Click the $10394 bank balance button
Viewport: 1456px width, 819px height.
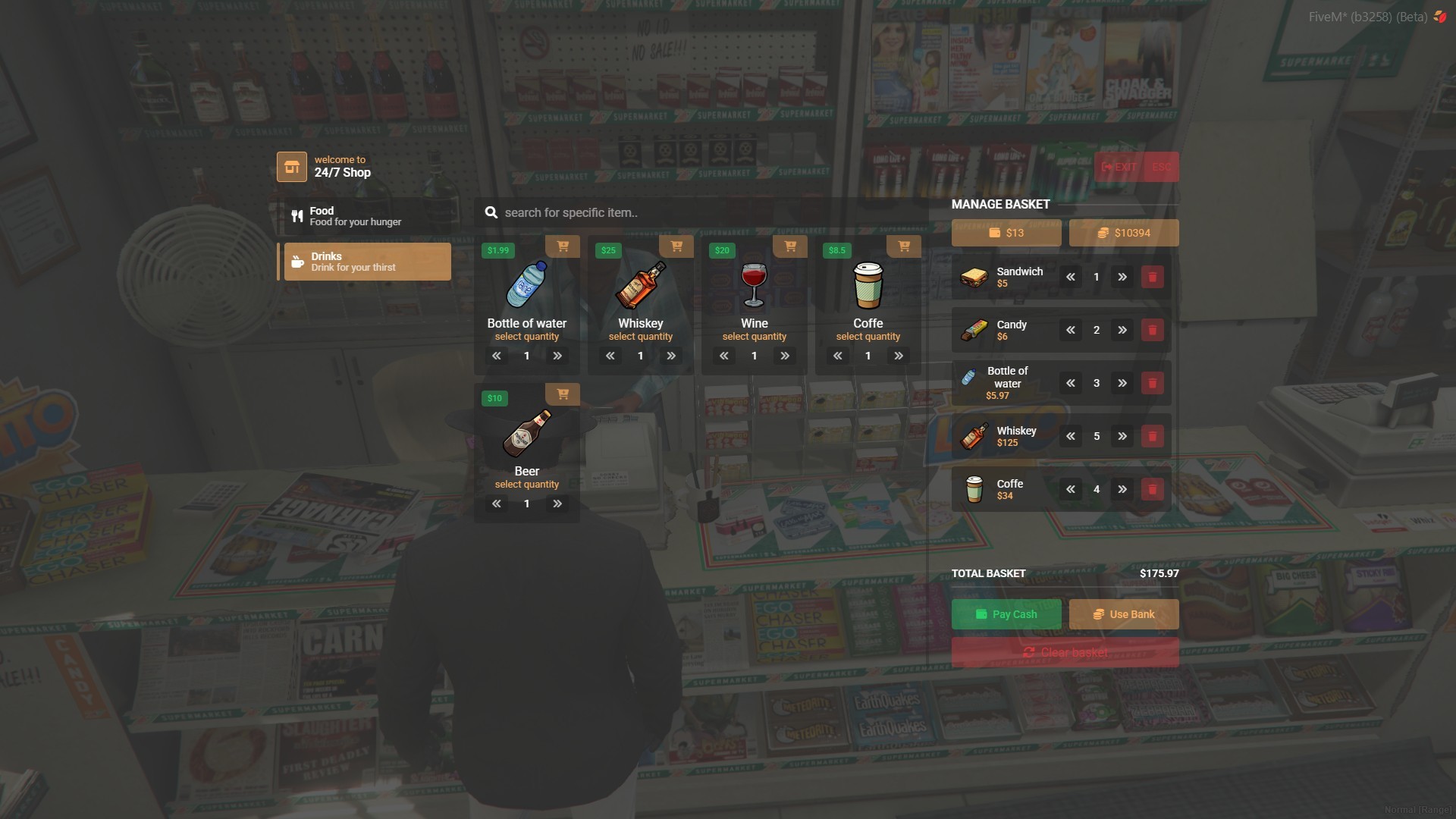pos(1123,233)
